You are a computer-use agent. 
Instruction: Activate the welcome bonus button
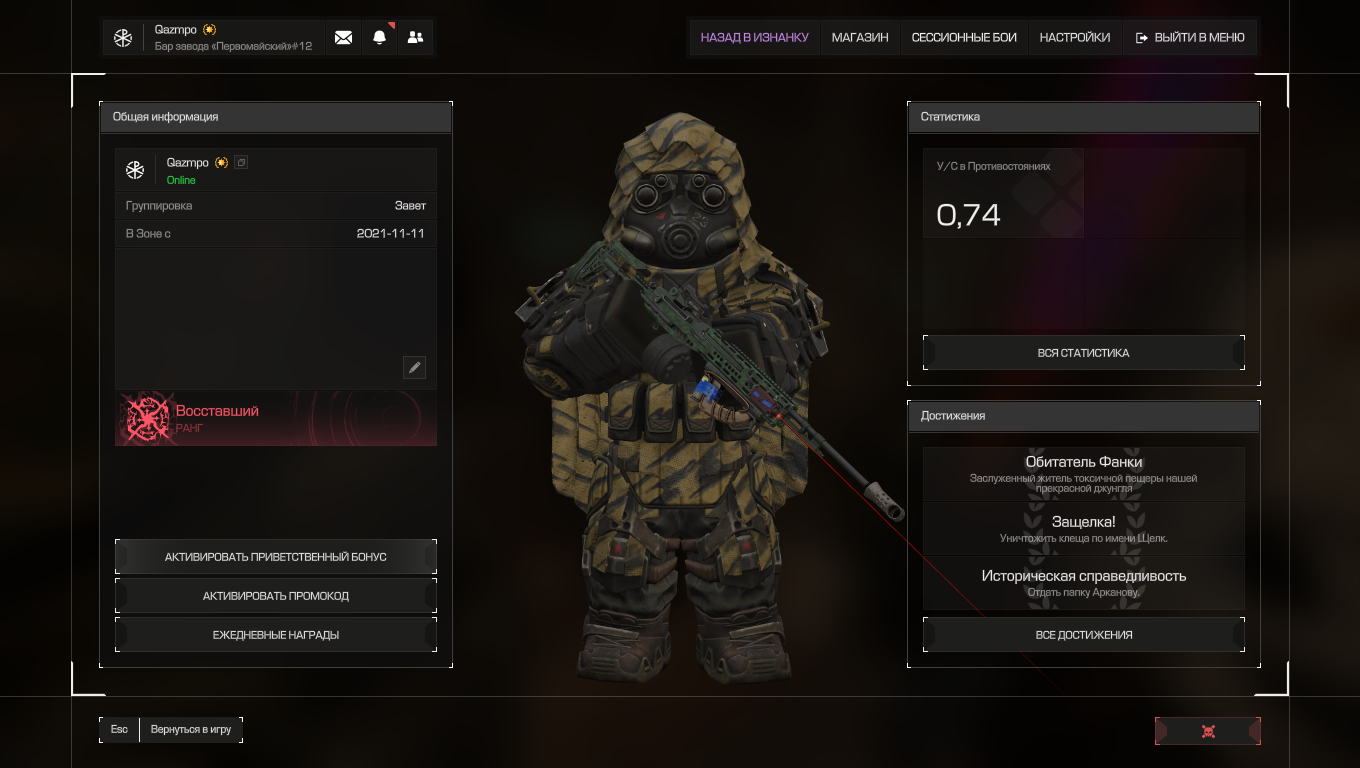tap(276, 557)
